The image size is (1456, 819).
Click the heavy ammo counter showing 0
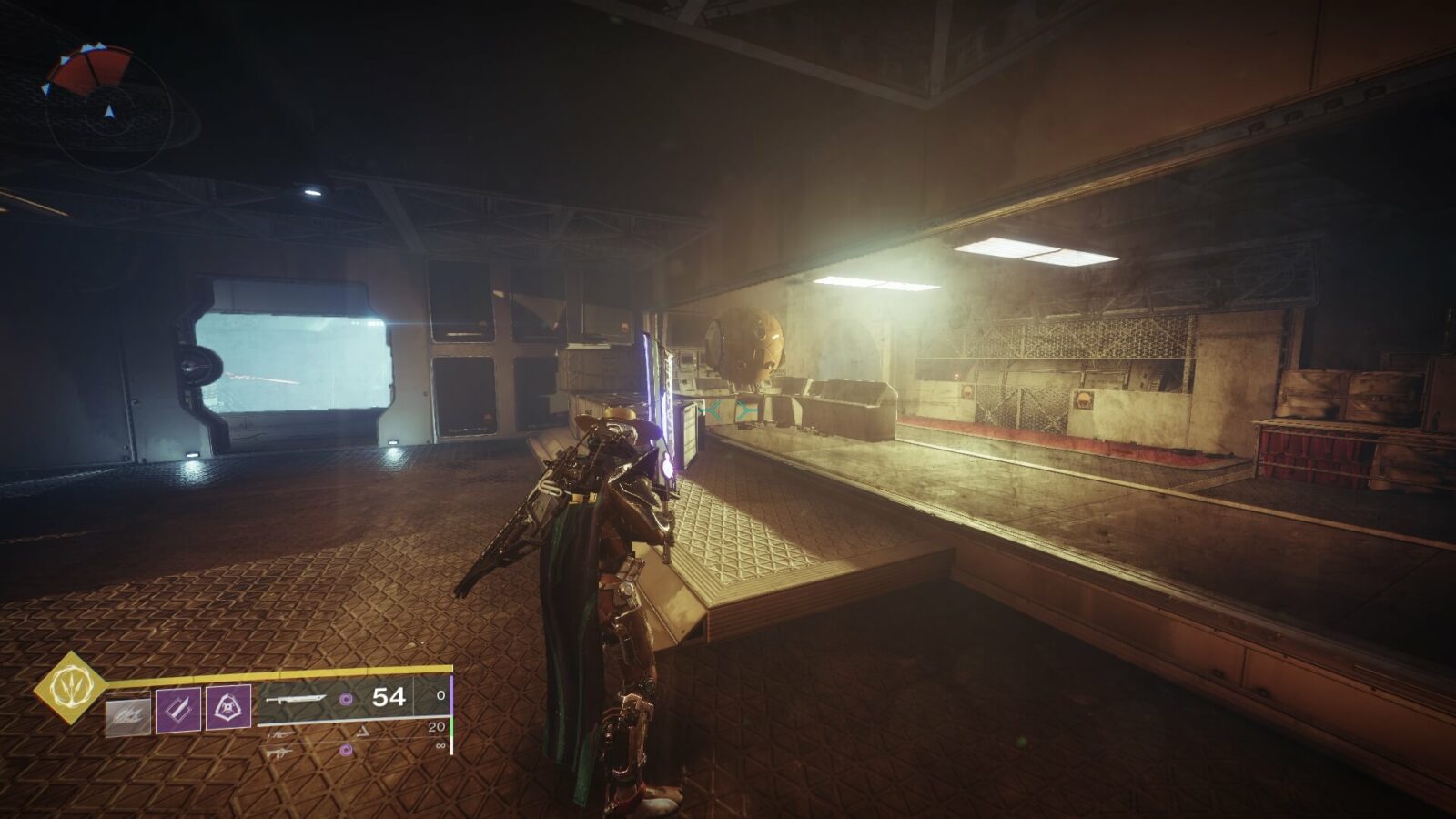[440, 695]
